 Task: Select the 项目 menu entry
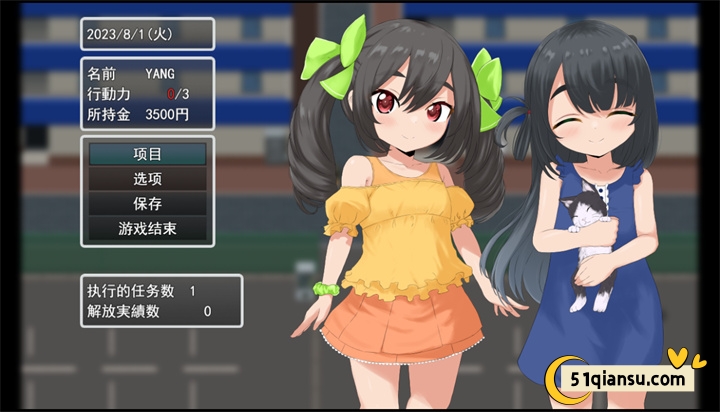pyautogui.click(x=147, y=154)
